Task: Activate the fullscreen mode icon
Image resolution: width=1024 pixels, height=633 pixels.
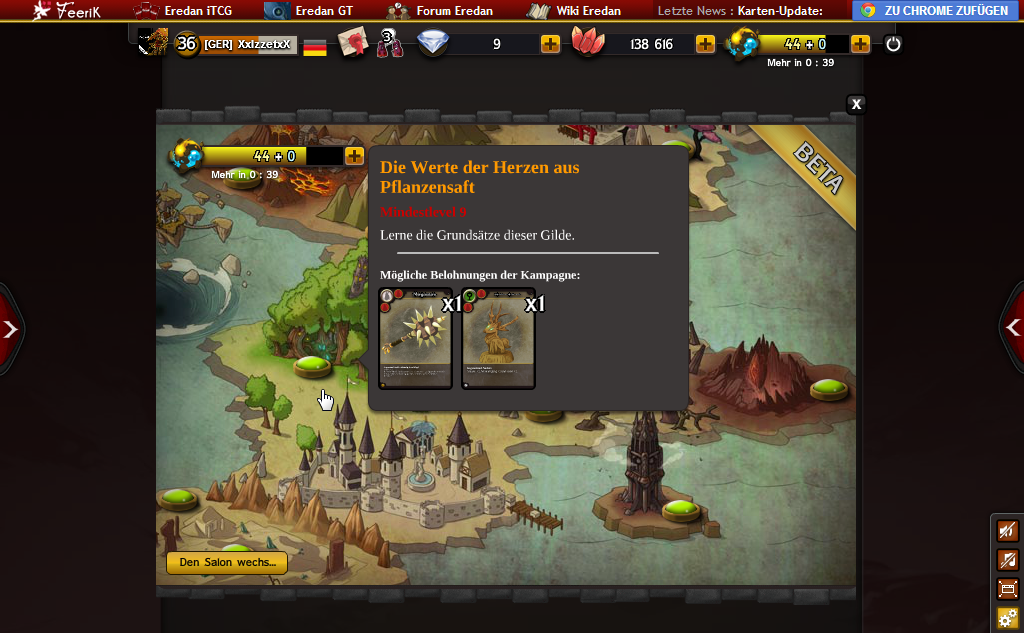Action: tap(1008, 589)
